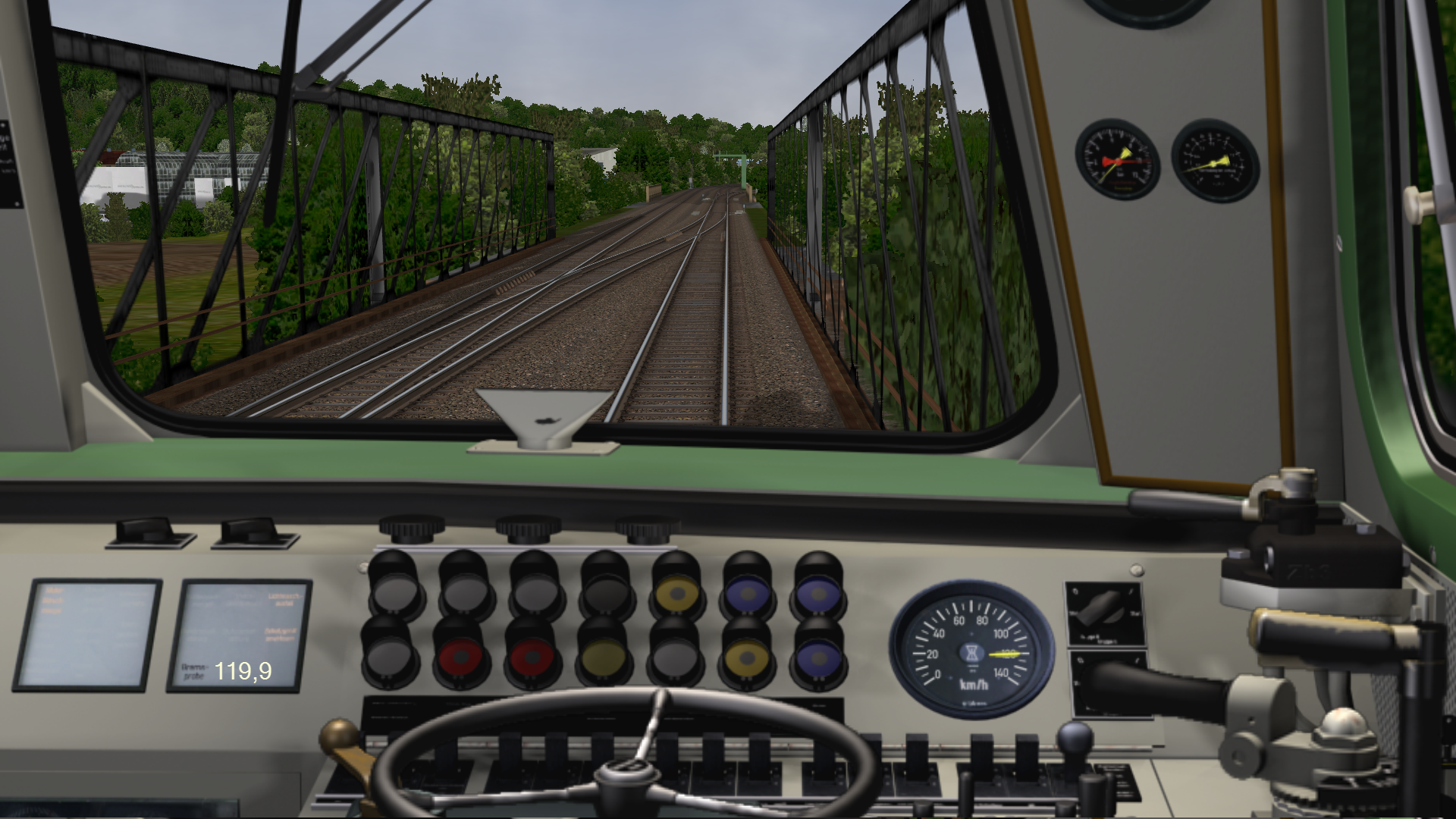This screenshot has height=819, width=1456.
Task: Grab the brass-knobbed lever beside the handwheel
Action: pyautogui.click(x=340, y=736)
